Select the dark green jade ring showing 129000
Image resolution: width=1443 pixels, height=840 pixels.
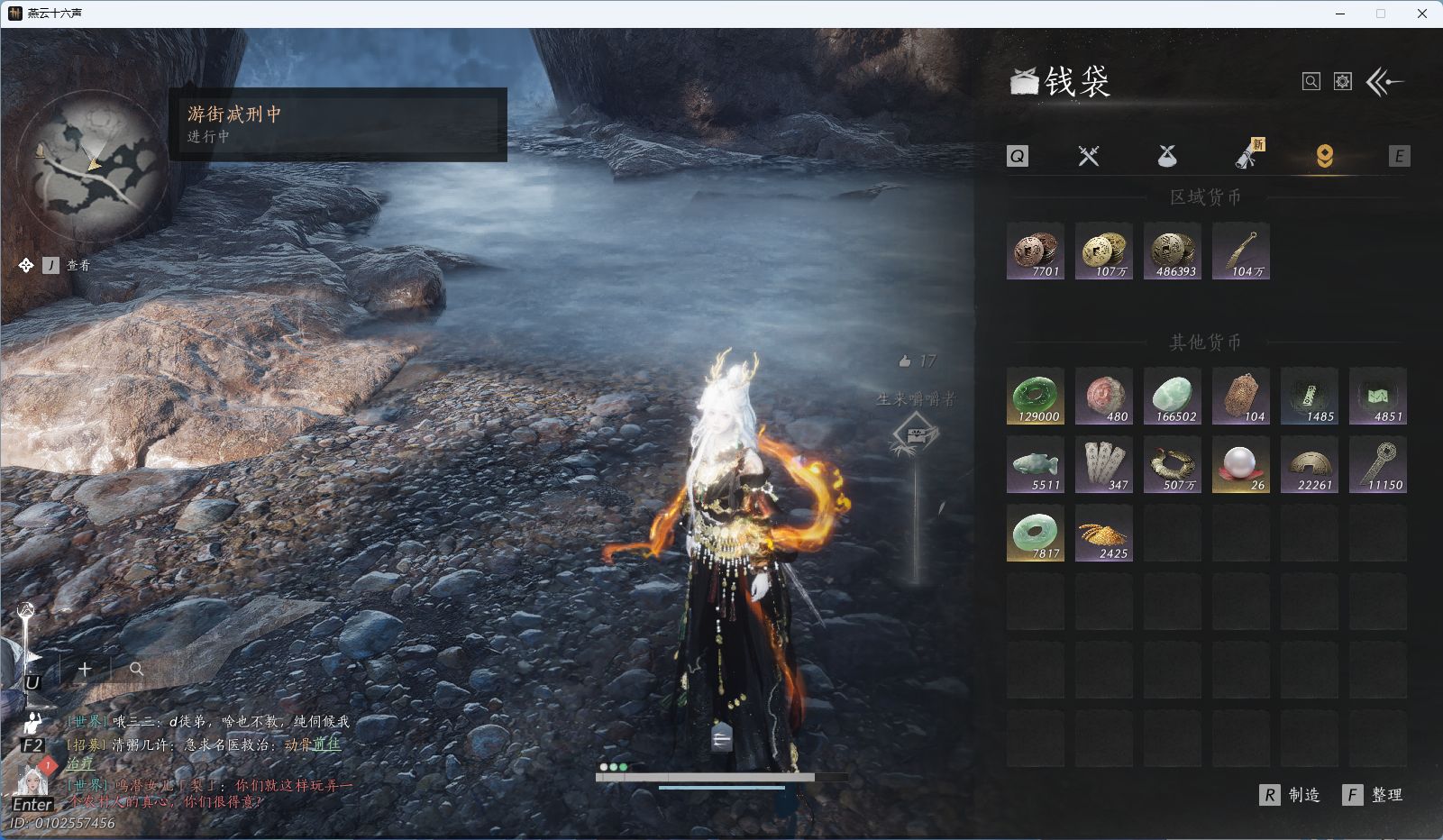1036,396
